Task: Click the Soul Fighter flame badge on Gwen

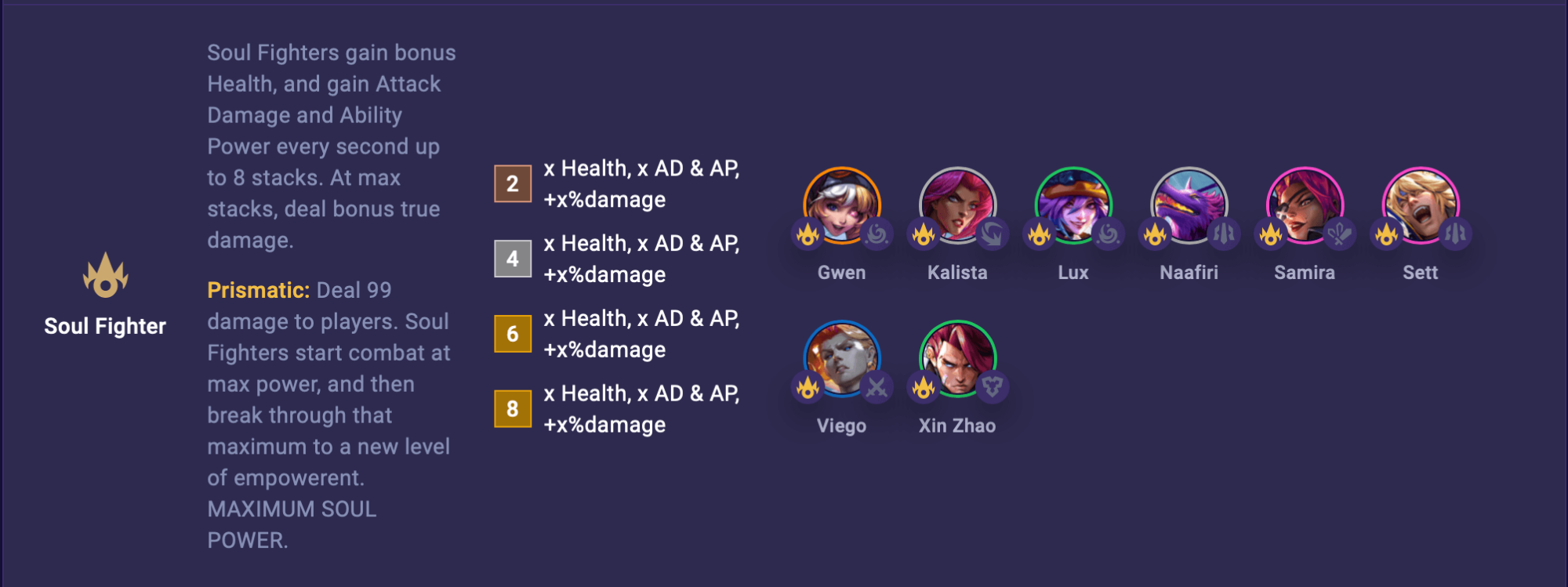Action: (806, 234)
